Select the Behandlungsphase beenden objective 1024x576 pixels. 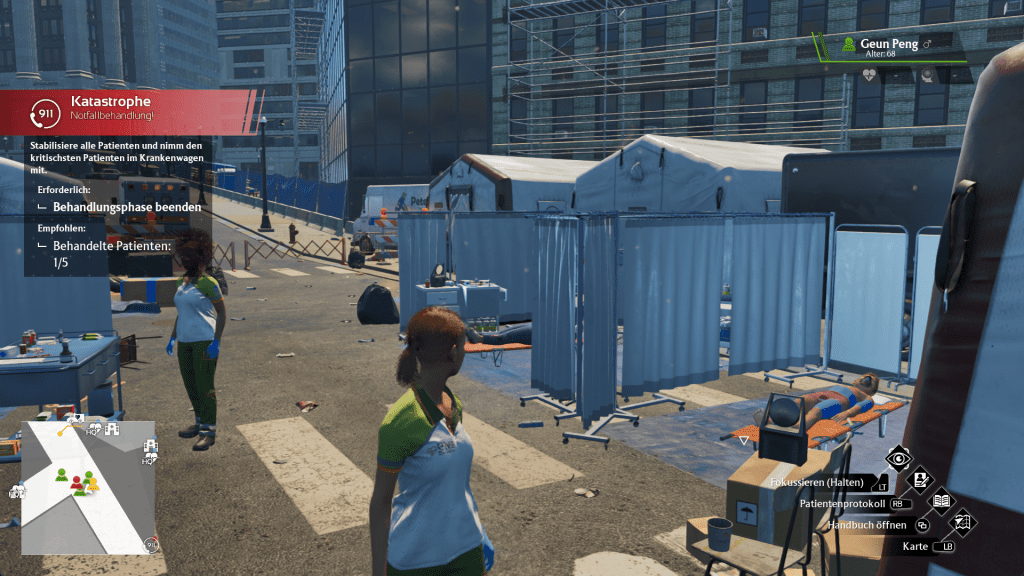[x=127, y=207]
